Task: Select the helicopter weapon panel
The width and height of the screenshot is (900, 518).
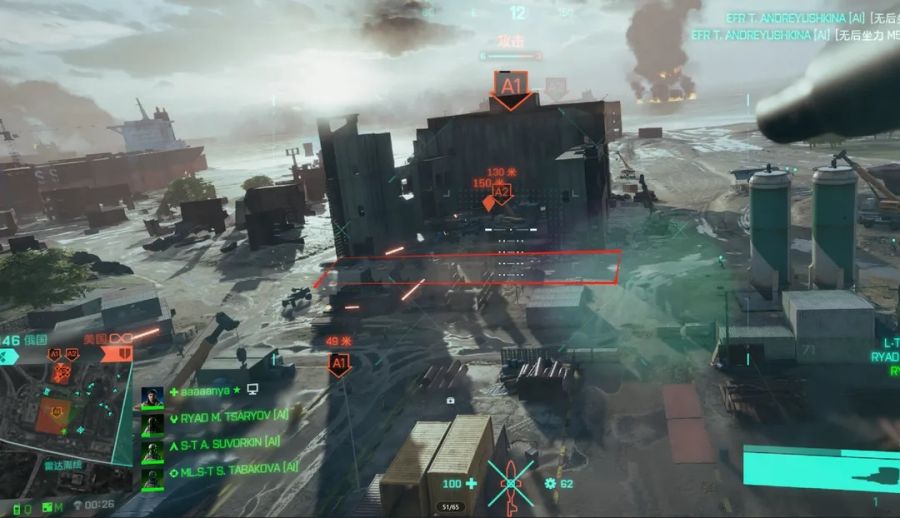Action: [820, 470]
